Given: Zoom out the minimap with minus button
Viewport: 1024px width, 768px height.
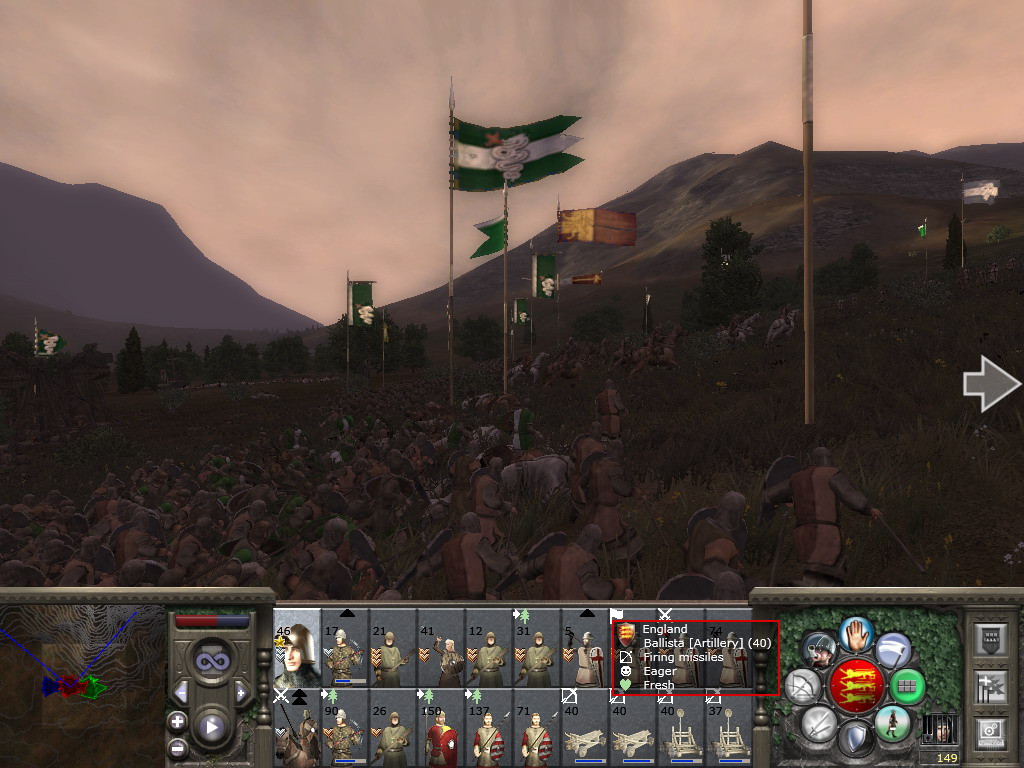Looking at the screenshot, I should coord(177,747).
